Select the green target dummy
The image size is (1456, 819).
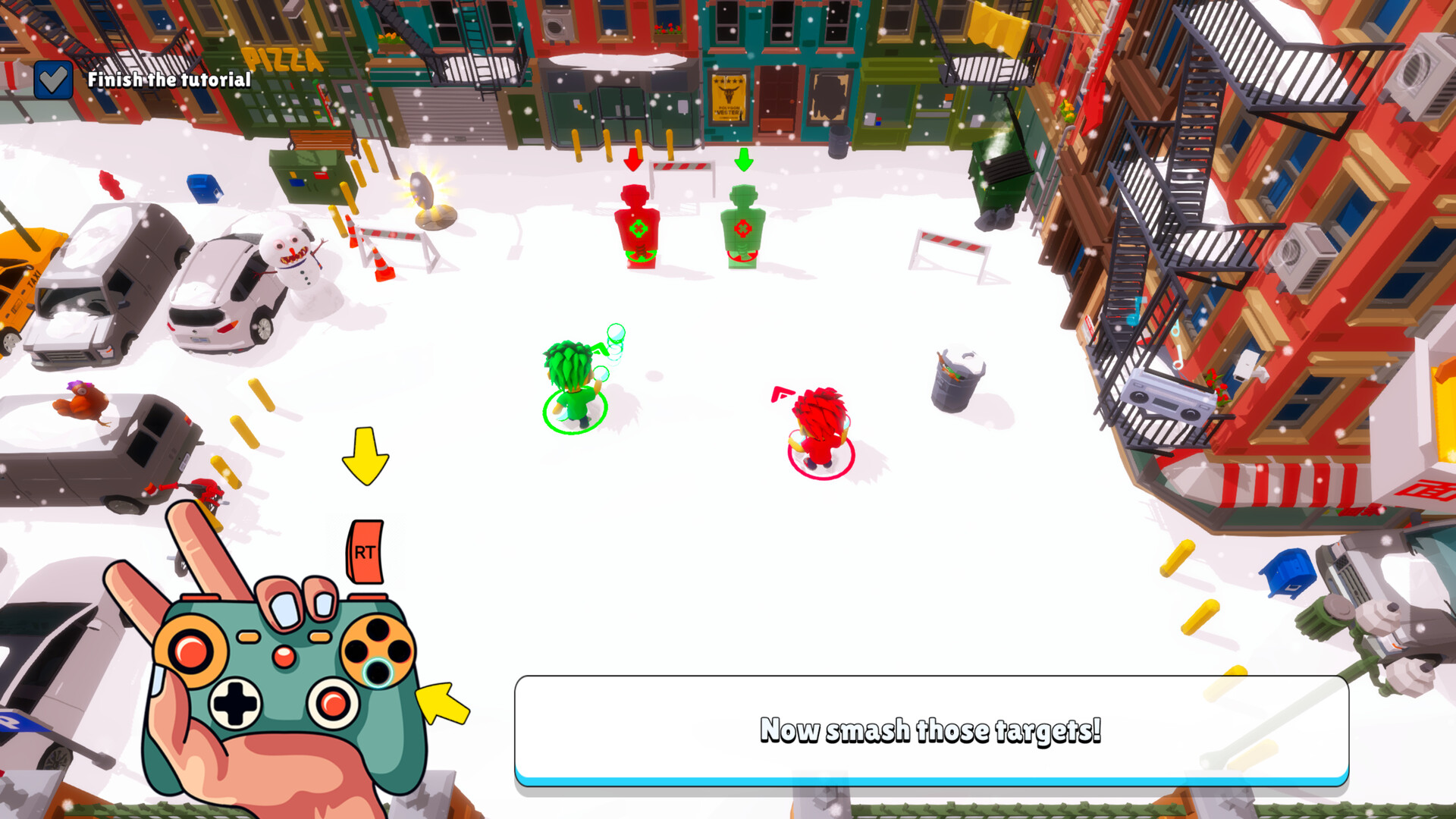point(744,224)
